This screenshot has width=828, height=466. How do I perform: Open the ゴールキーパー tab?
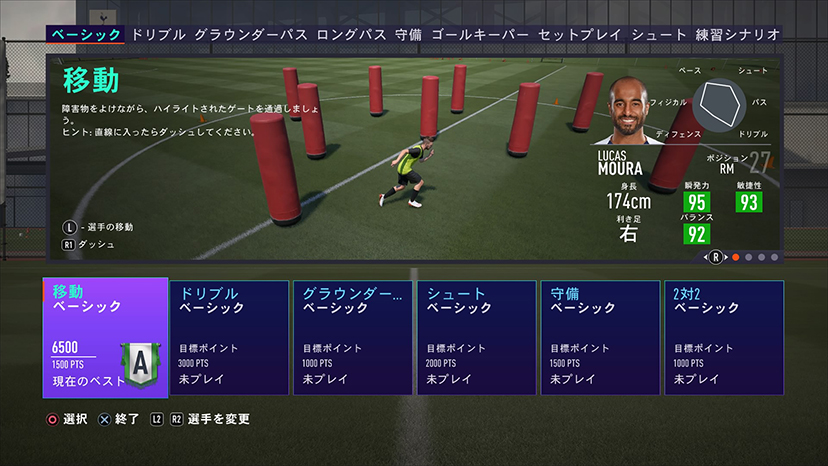point(480,34)
